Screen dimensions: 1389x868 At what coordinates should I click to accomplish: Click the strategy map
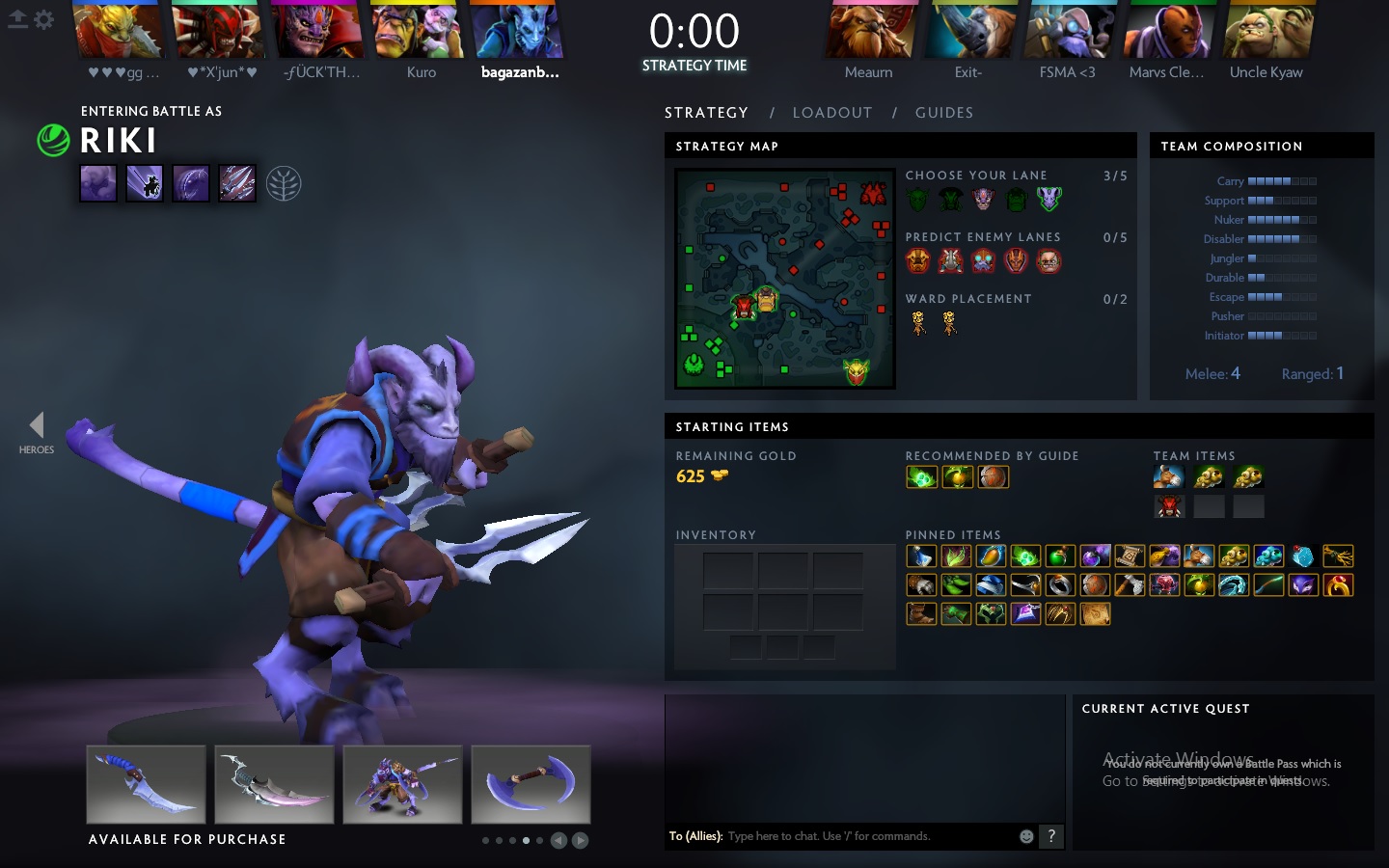pyautogui.click(x=784, y=279)
